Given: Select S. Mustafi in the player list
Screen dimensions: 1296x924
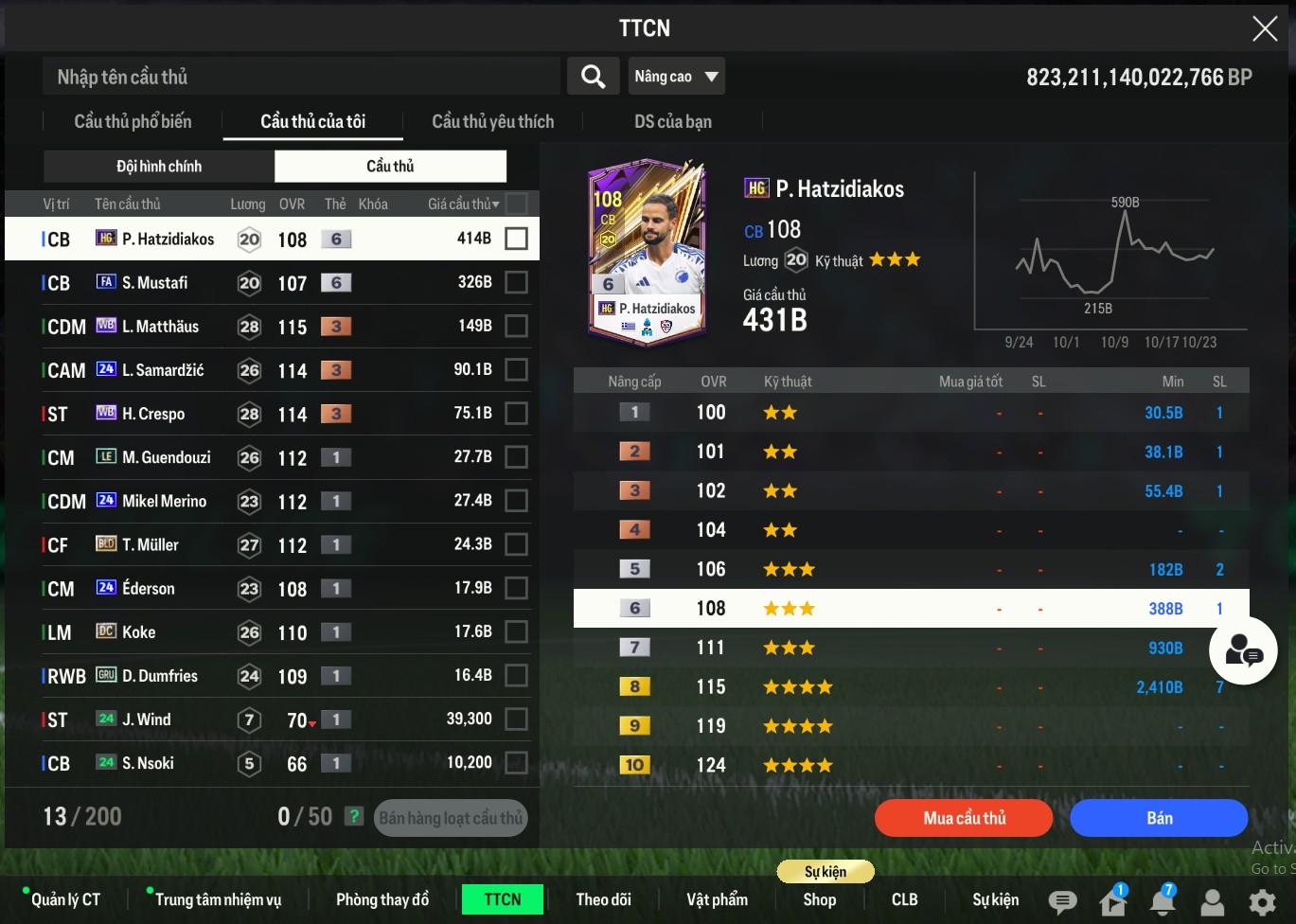Looking at the screenshot, I should click(155, 282).
